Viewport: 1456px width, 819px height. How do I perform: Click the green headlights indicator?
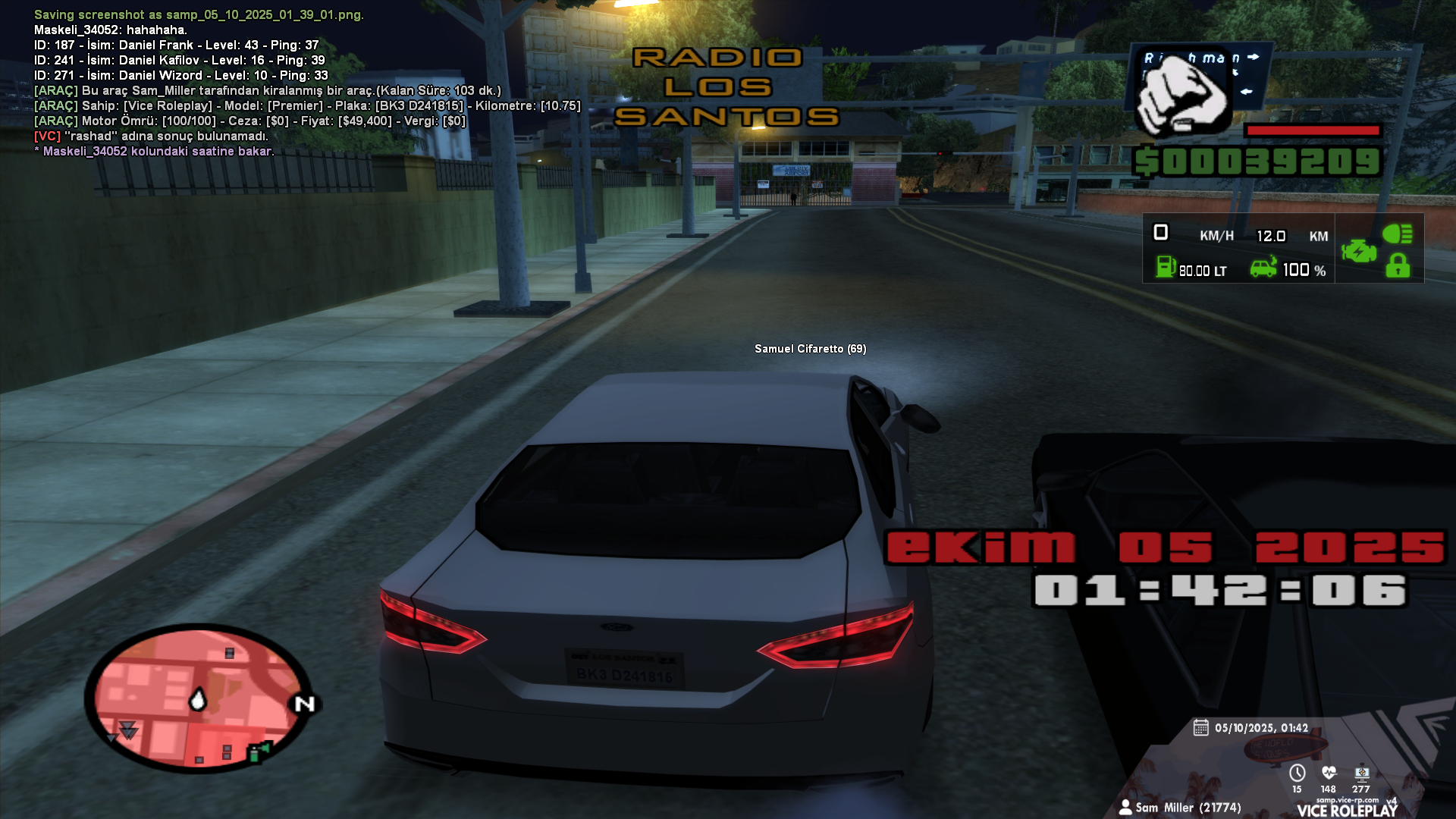(x=1397, y=234)
